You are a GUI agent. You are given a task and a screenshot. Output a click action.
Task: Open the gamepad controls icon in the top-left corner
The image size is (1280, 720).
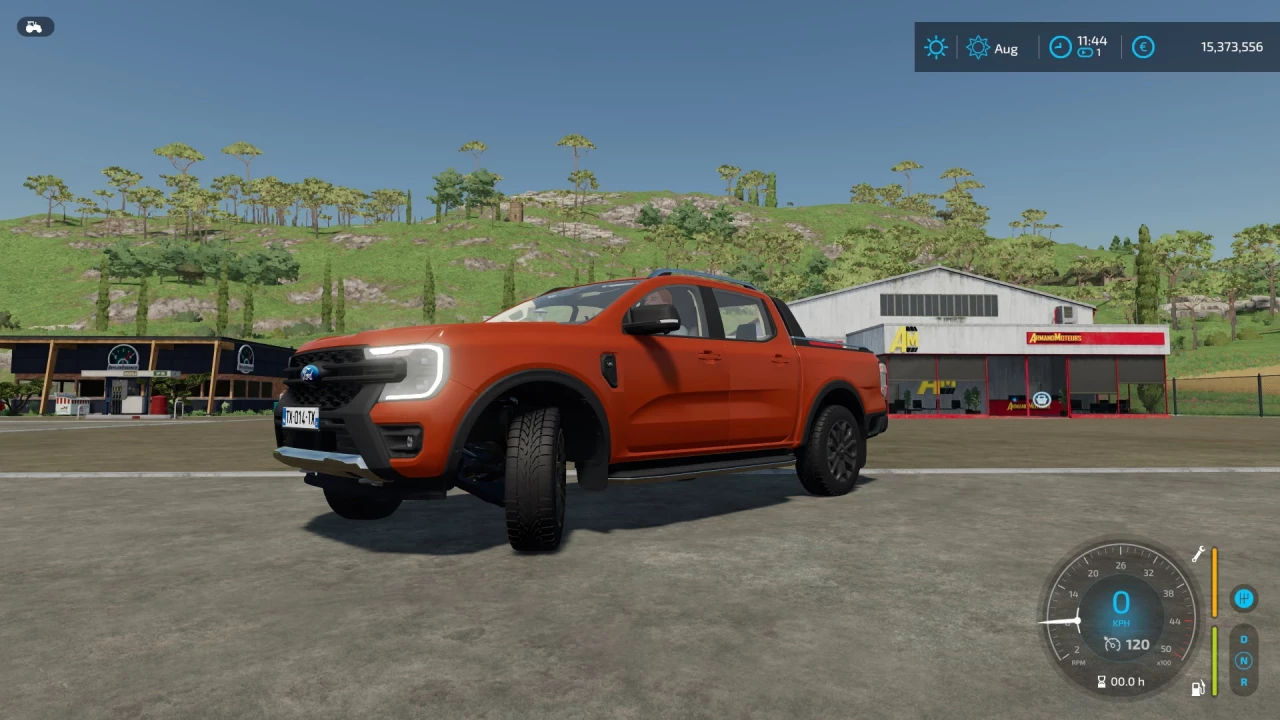pyautogui.click(x=35, y=26)
